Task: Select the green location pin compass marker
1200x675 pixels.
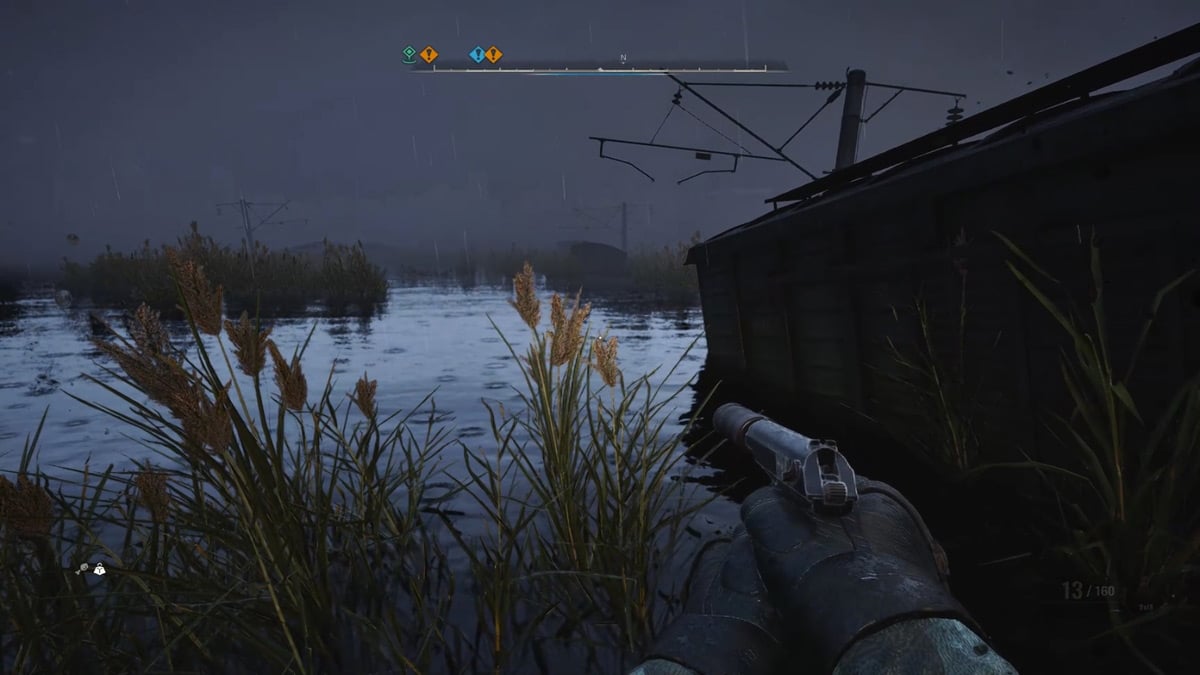Action: pos(409,54)
